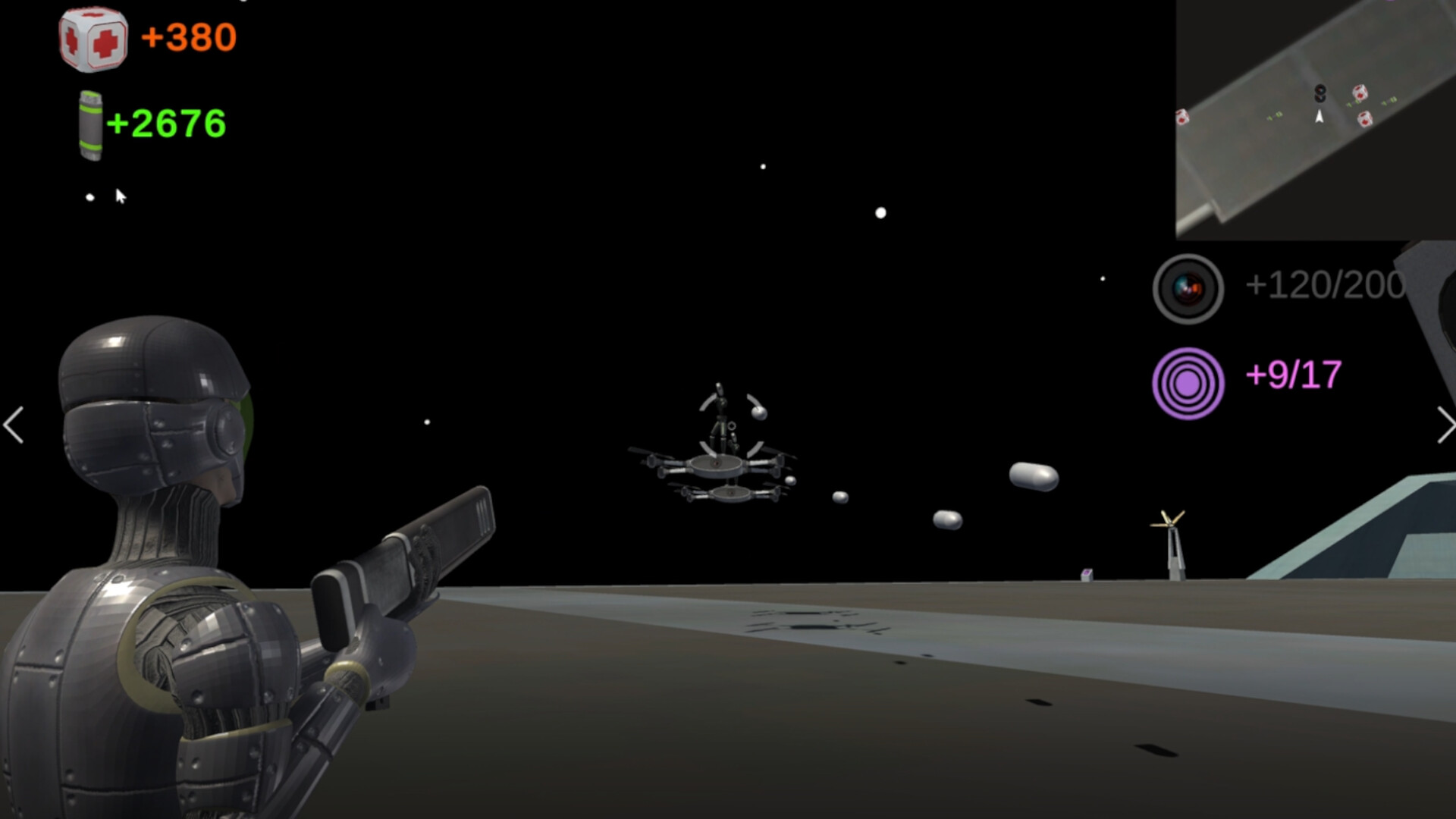Click a green battery marker on the minimap

pos(1276,115)
